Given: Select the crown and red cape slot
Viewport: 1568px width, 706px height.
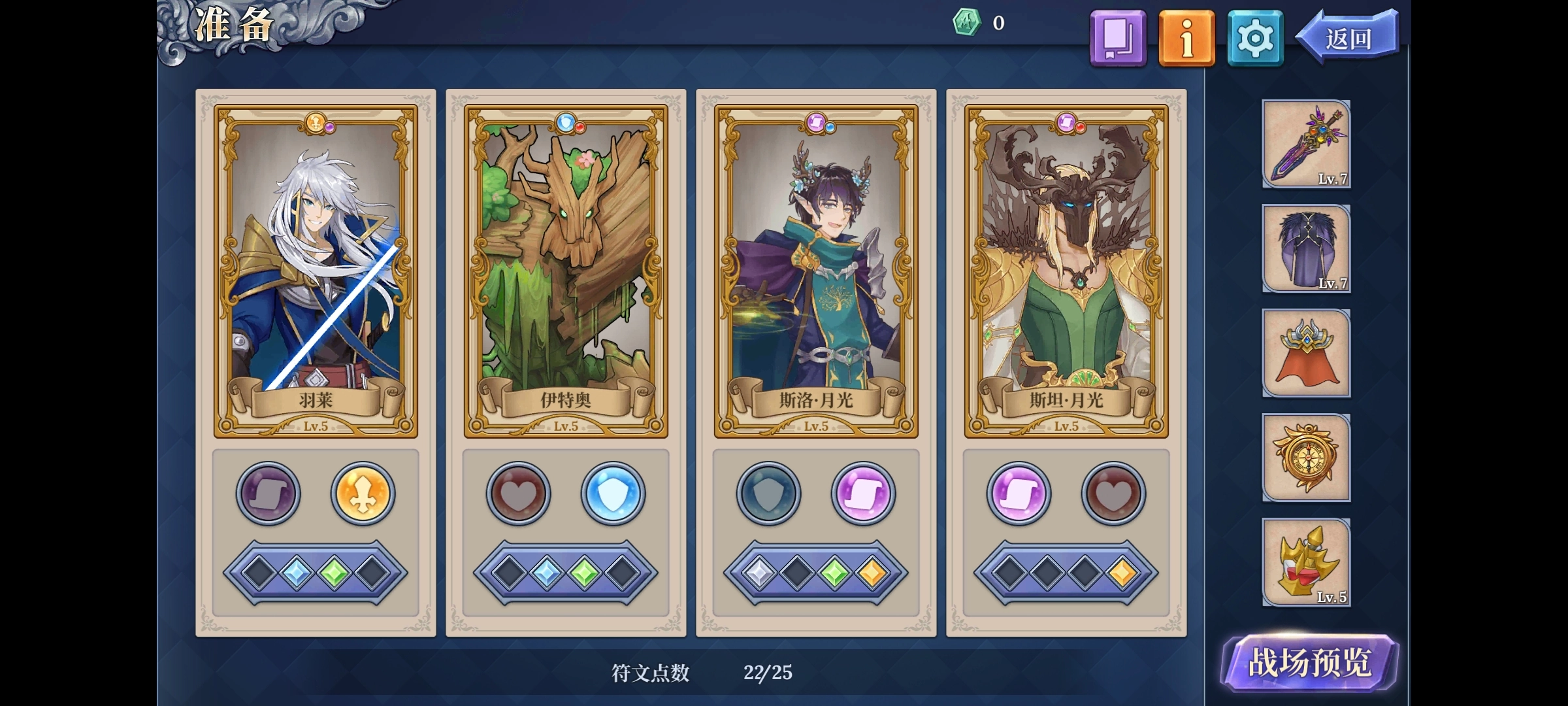Looking at the screenshot, I should point(1306,353).
